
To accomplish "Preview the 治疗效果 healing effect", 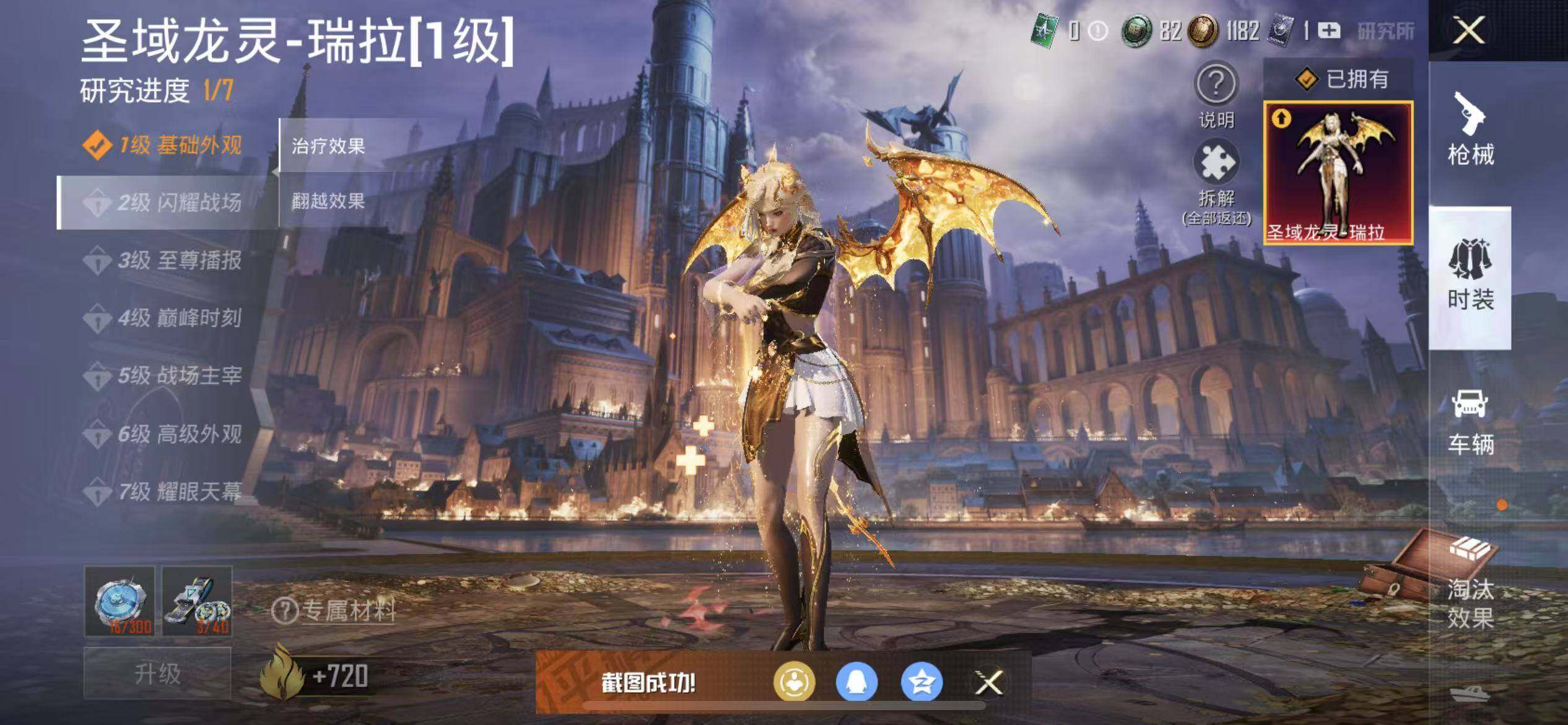I will click(x=328, y=146).
